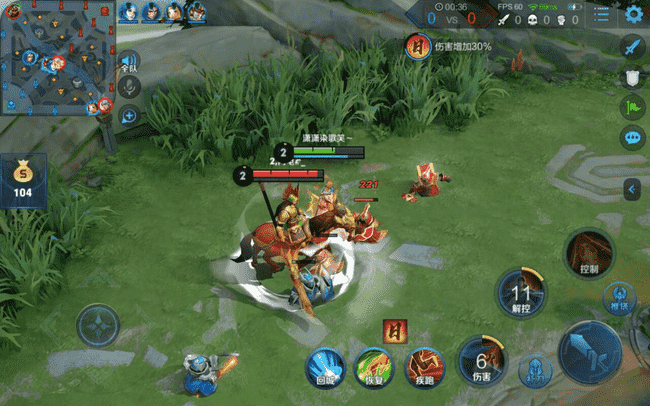This screenshot has height=406, width=650.
Task: Tap the basic attack sword button
Action: tap(589, 351)
